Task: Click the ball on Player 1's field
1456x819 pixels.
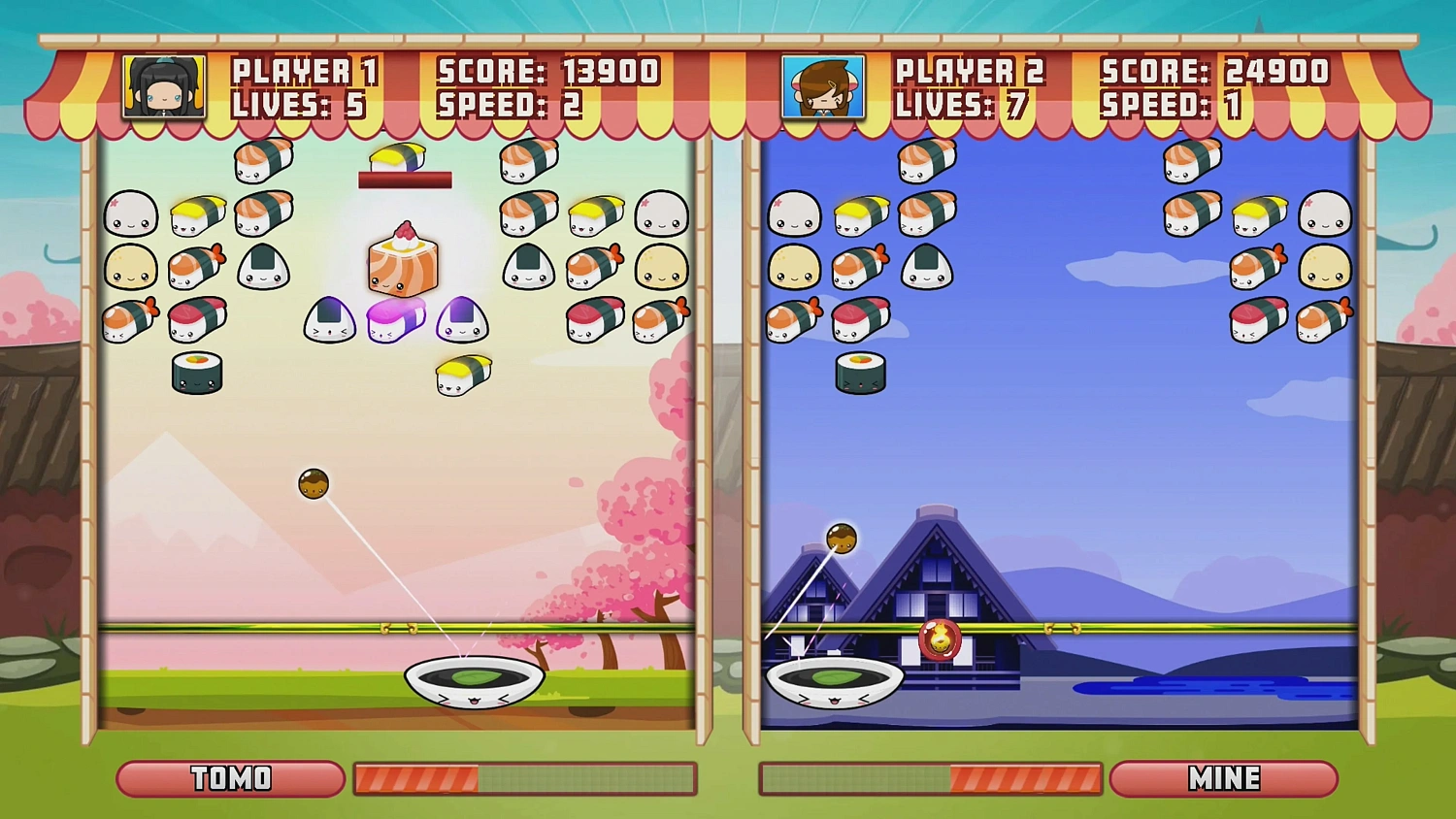Action: point(315,482)
